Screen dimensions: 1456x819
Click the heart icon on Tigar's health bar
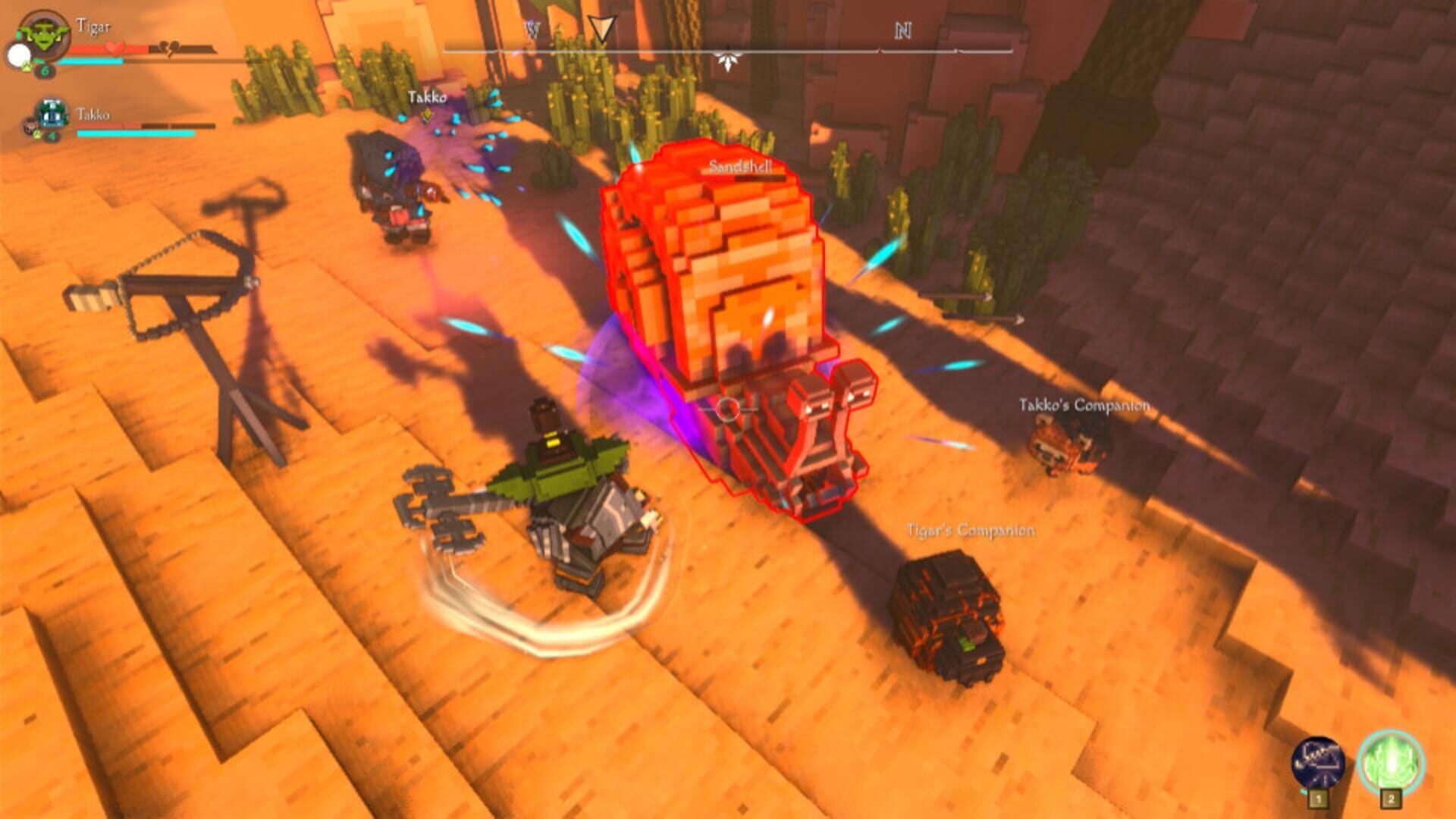(114, 48)
